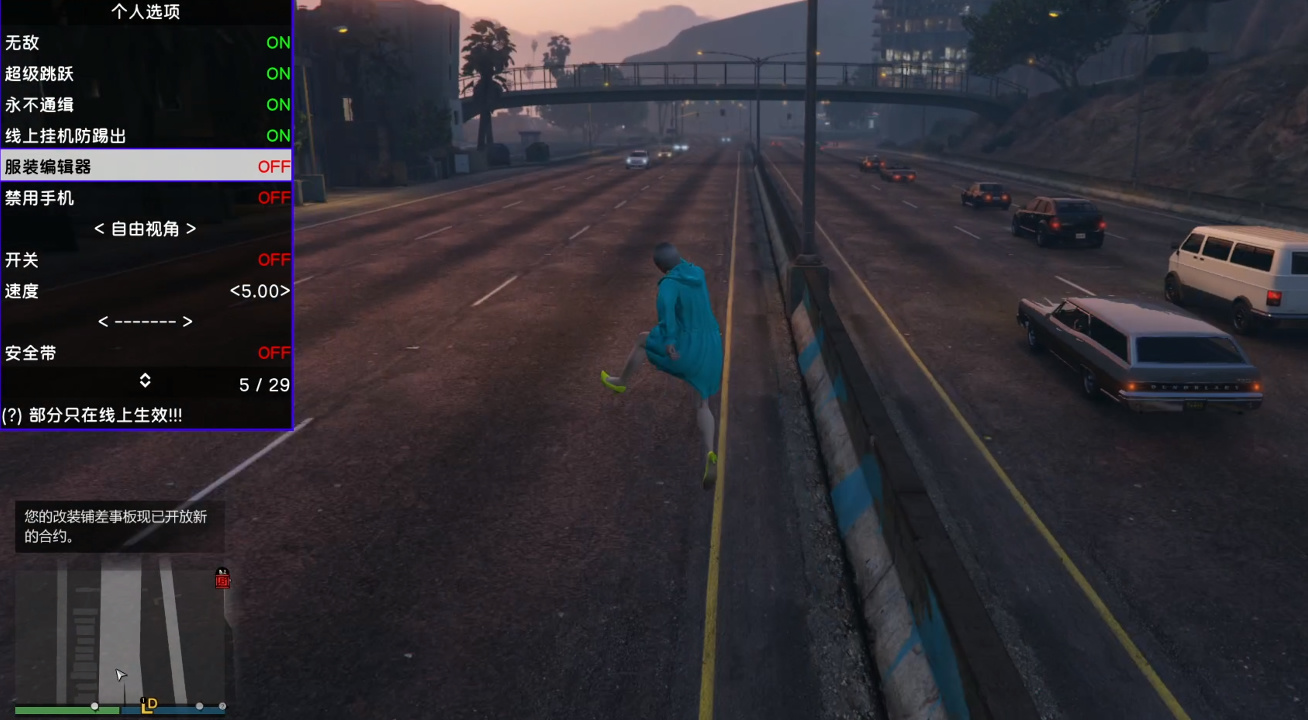1308x720 pixels.
Task: Open the 自由视角 view mode selector
Action: [146, 228]
